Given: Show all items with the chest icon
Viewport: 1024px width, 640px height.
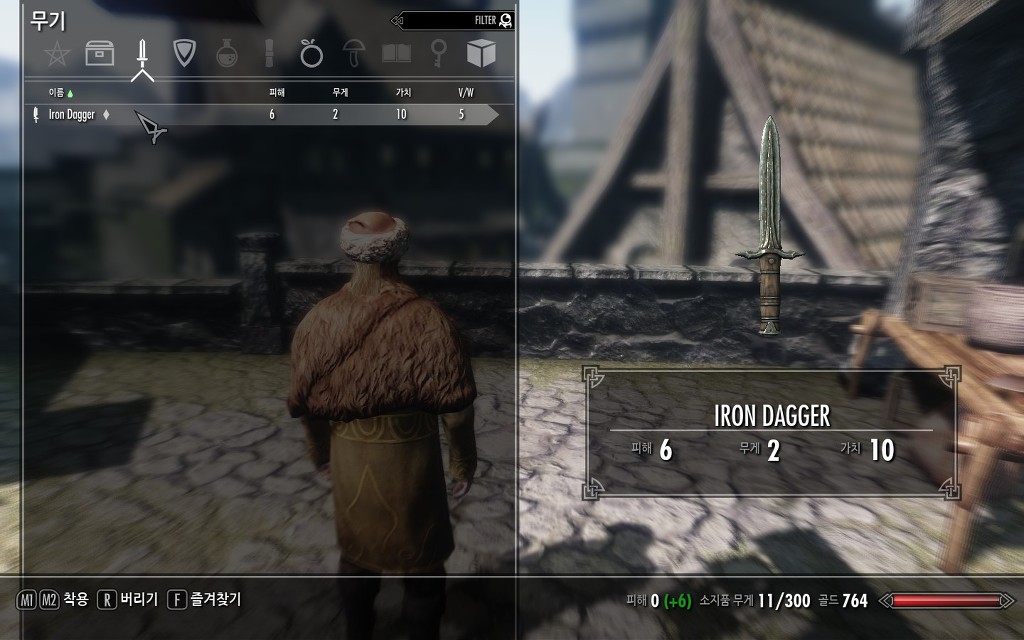Looking at the screenshot, I should [x=99, y=53].
